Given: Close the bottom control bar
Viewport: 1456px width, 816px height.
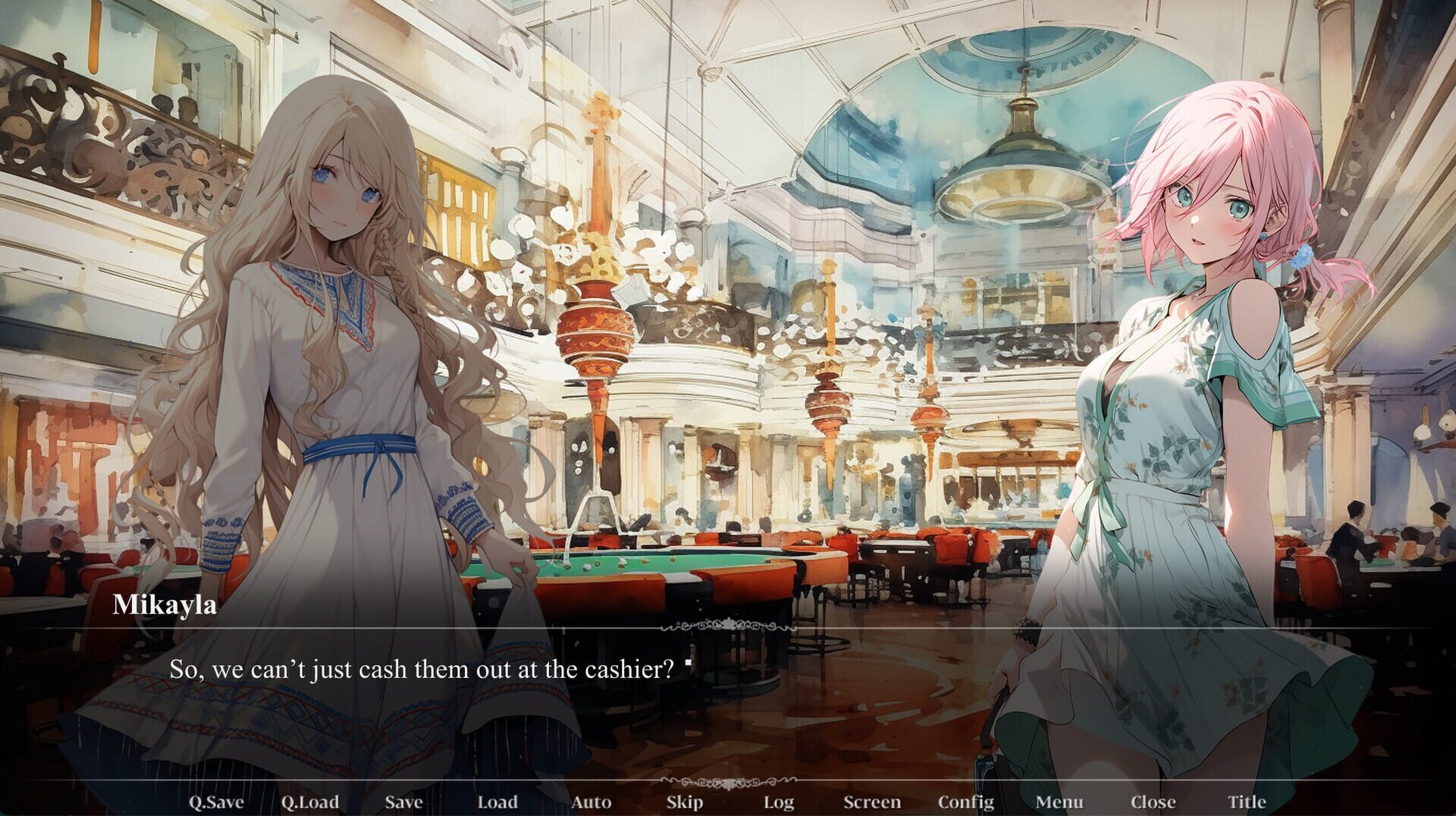Looking at the screenshot, I should coord(1152,802).
